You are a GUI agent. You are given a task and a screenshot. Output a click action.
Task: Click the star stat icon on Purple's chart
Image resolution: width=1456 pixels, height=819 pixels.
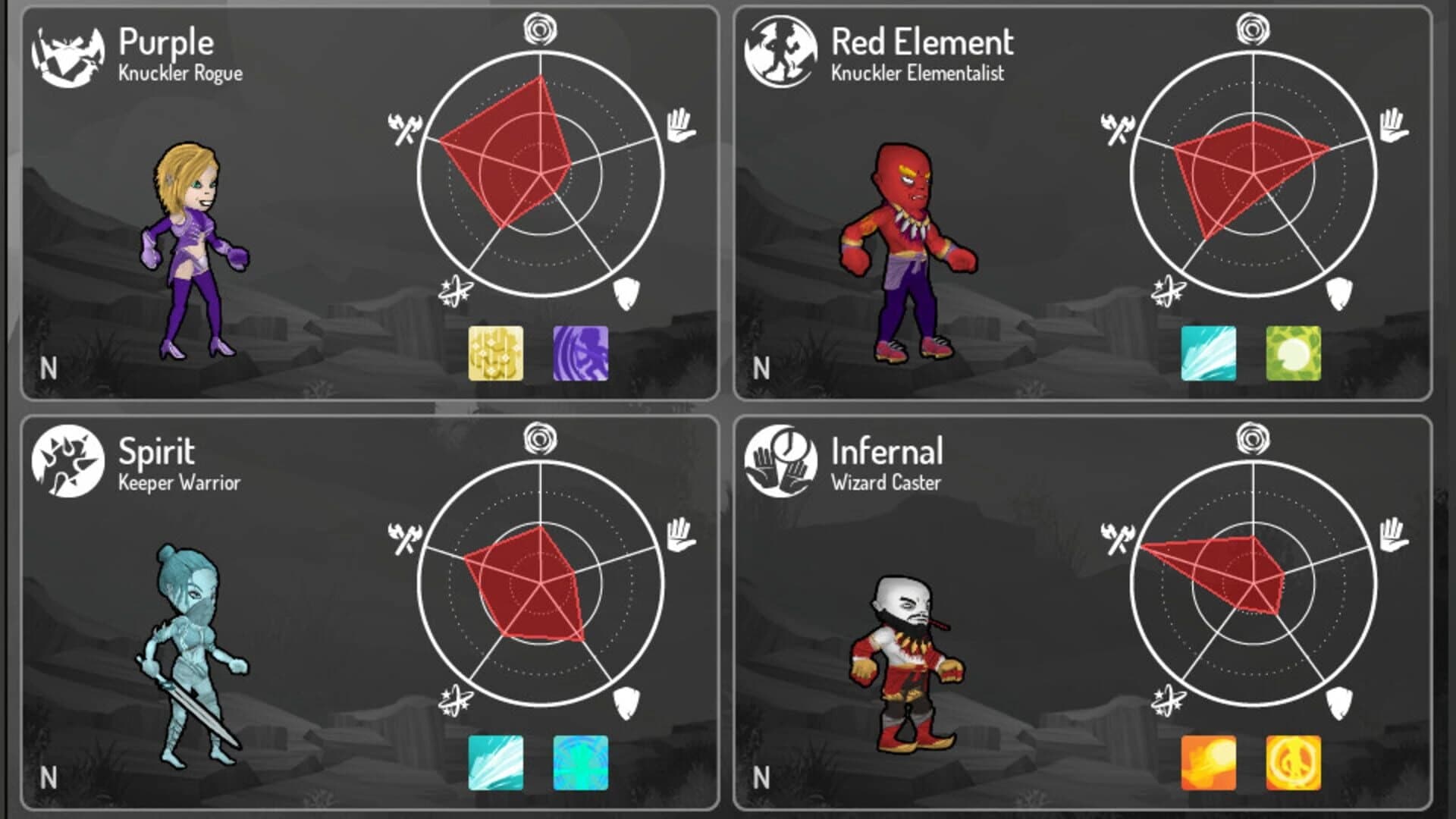[x=454, y=290]
